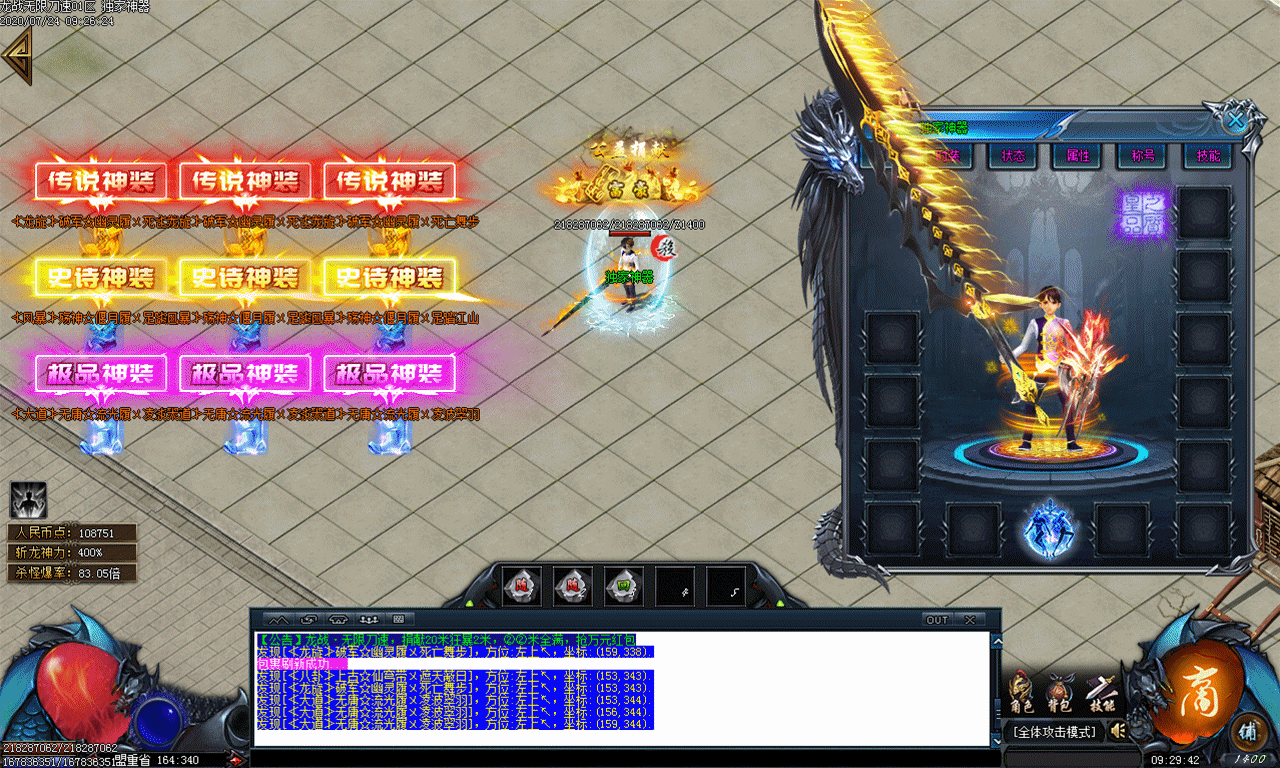Show the 技能 tab in character panel
Viewport: 1280px width, 768px height.
pos(1207,156)
